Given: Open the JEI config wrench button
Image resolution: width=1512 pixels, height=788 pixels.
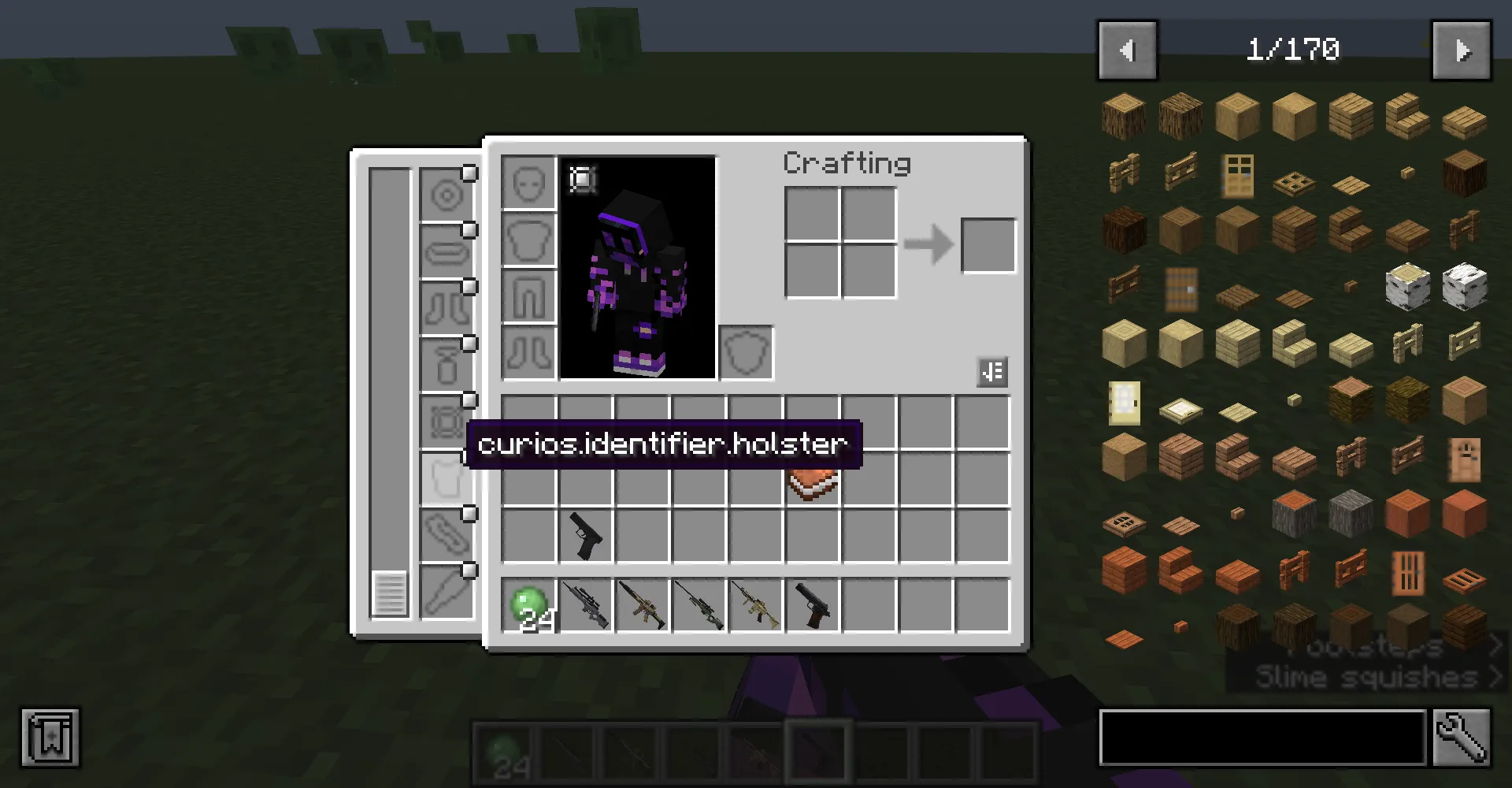Looking at the screenshot, I should coord(1462,738).
